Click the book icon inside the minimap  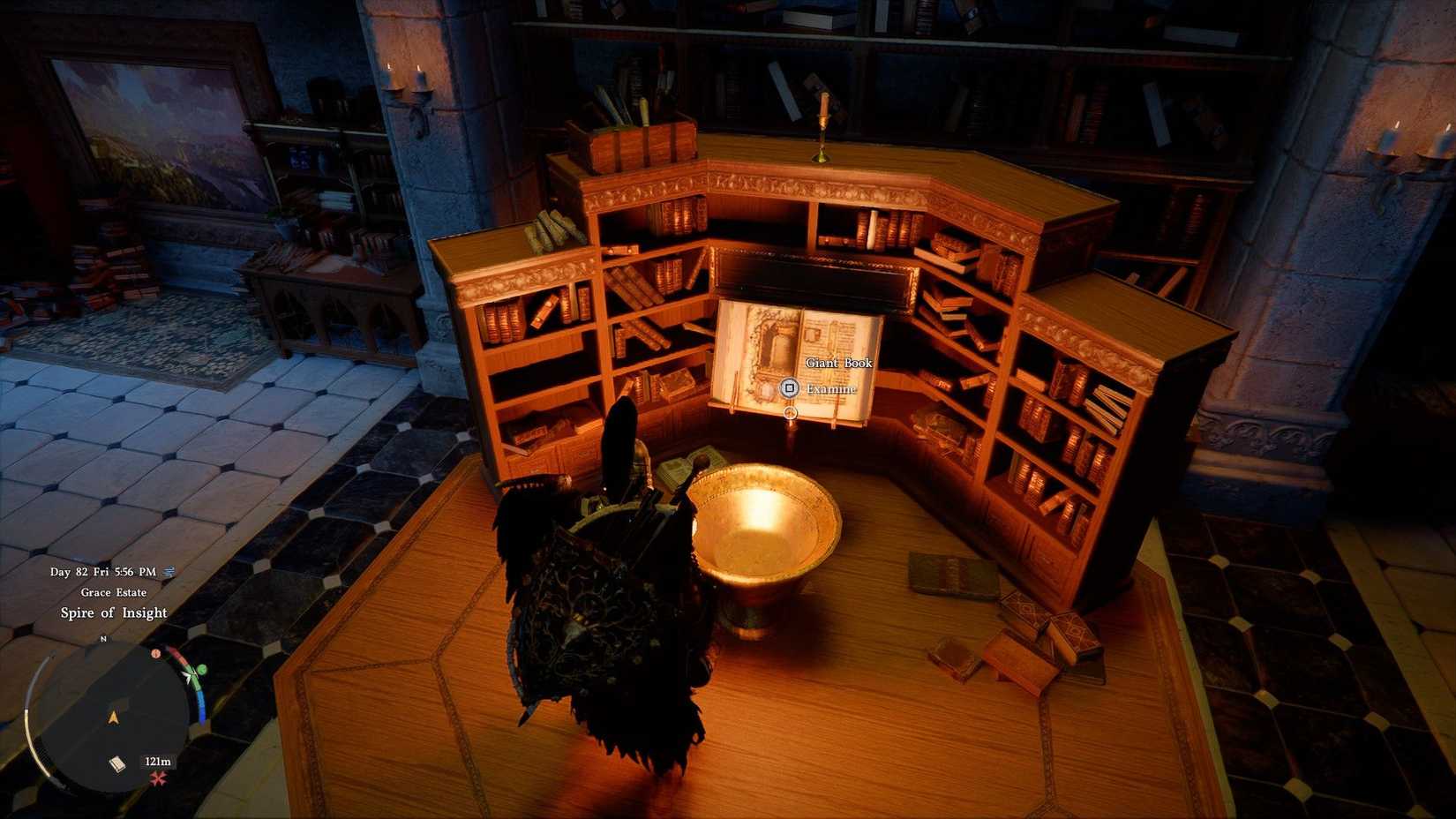117,763
